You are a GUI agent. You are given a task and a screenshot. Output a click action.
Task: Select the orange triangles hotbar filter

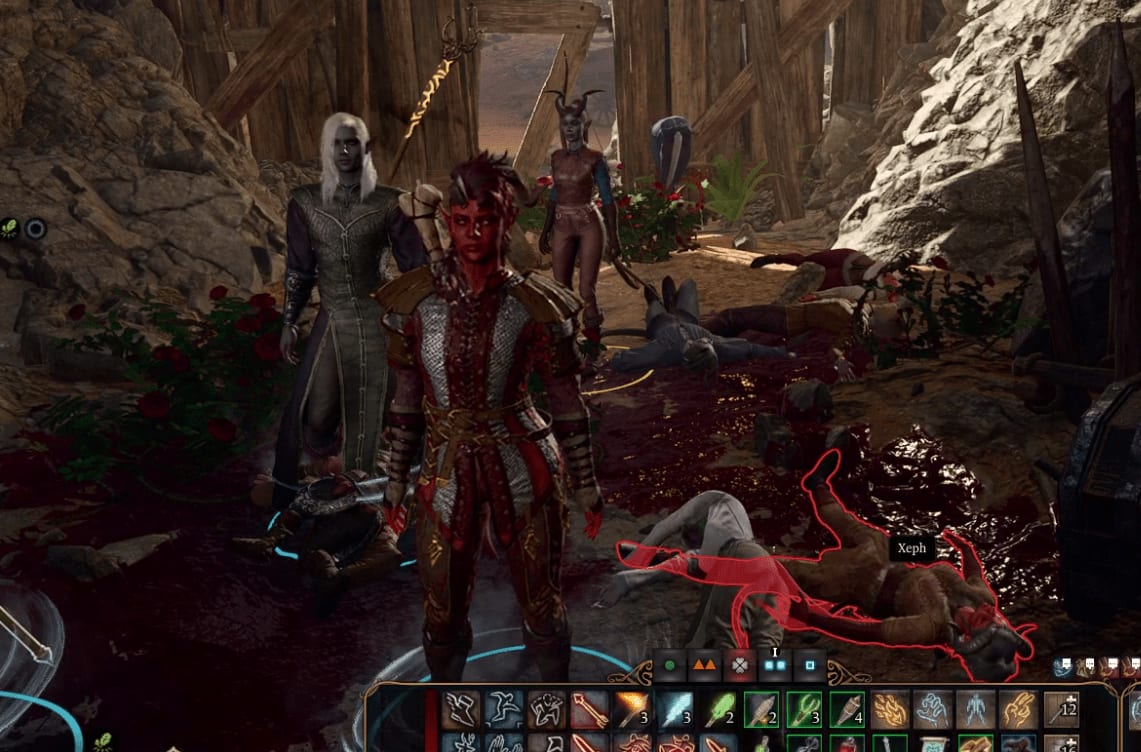click(704, 664)
